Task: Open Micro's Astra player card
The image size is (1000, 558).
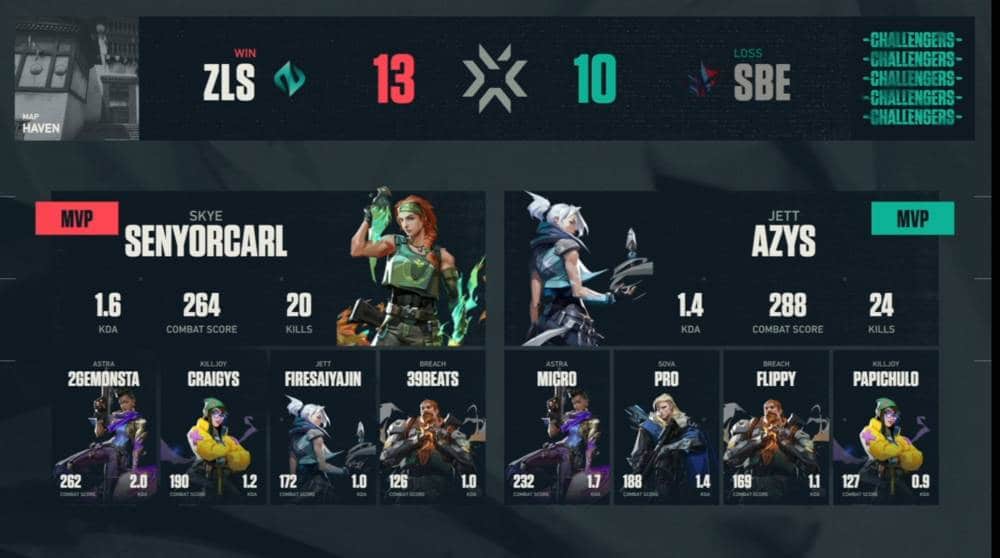Action: (557, 427)
